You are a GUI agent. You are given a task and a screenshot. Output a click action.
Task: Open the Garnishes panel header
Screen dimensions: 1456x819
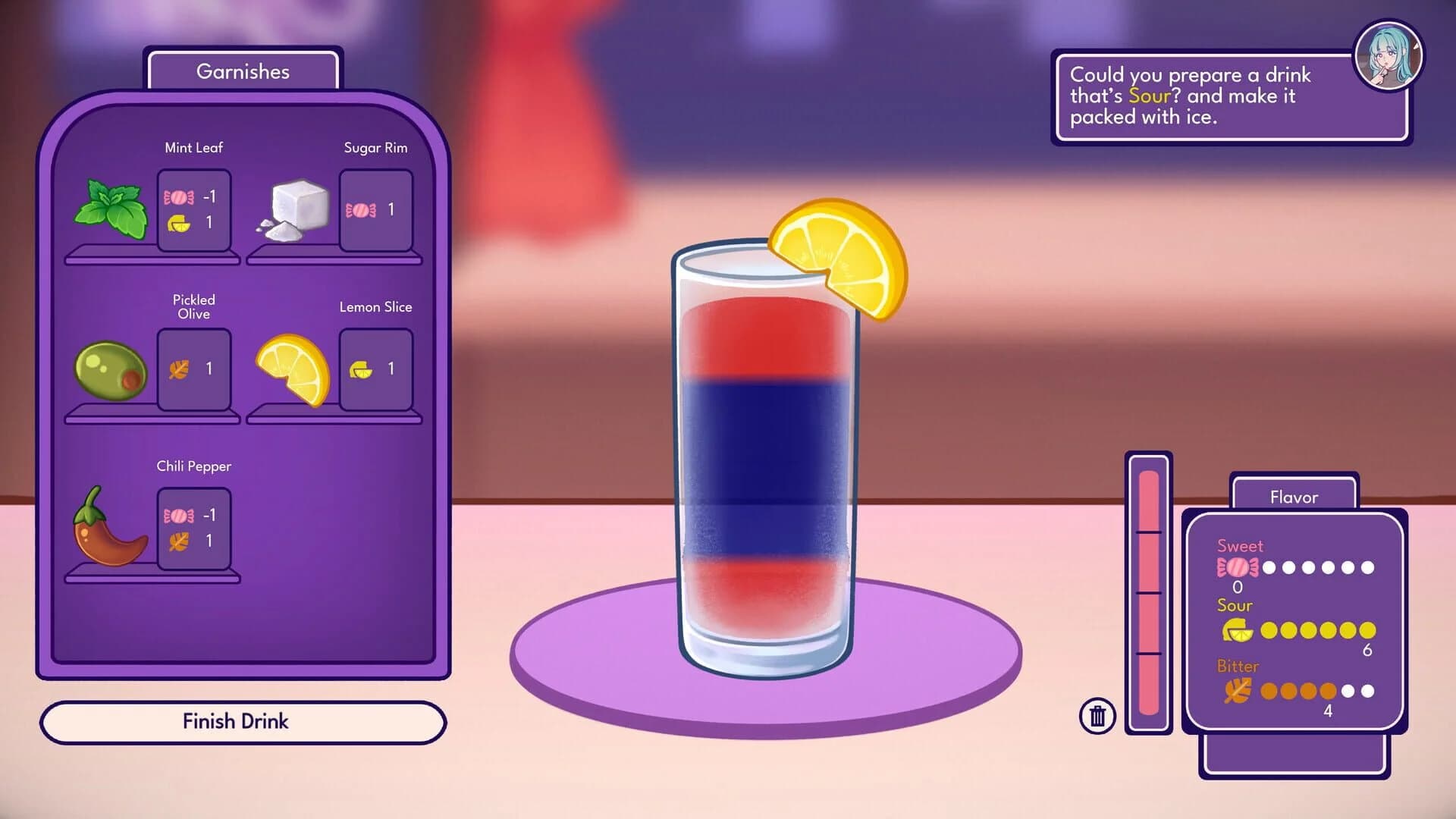tap(243, 71)
